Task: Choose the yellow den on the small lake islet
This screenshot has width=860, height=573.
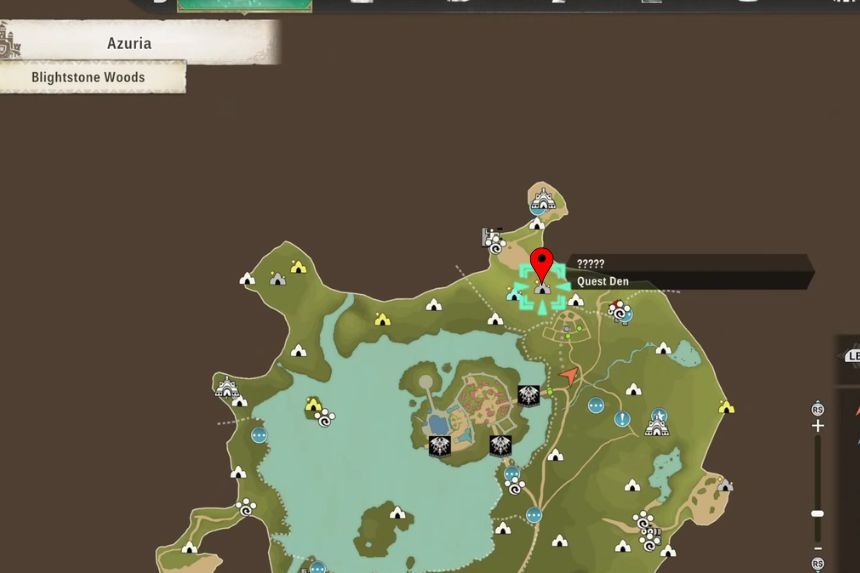Action: (x=313, y=404)
